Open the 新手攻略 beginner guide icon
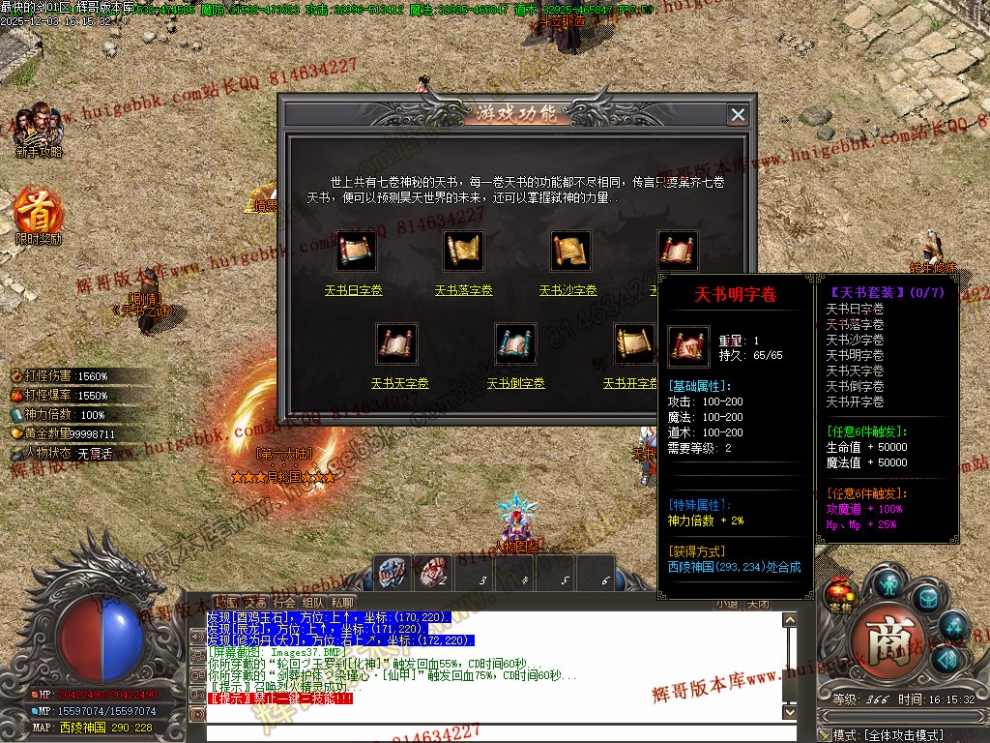990x743 pixels. point(38,130)
